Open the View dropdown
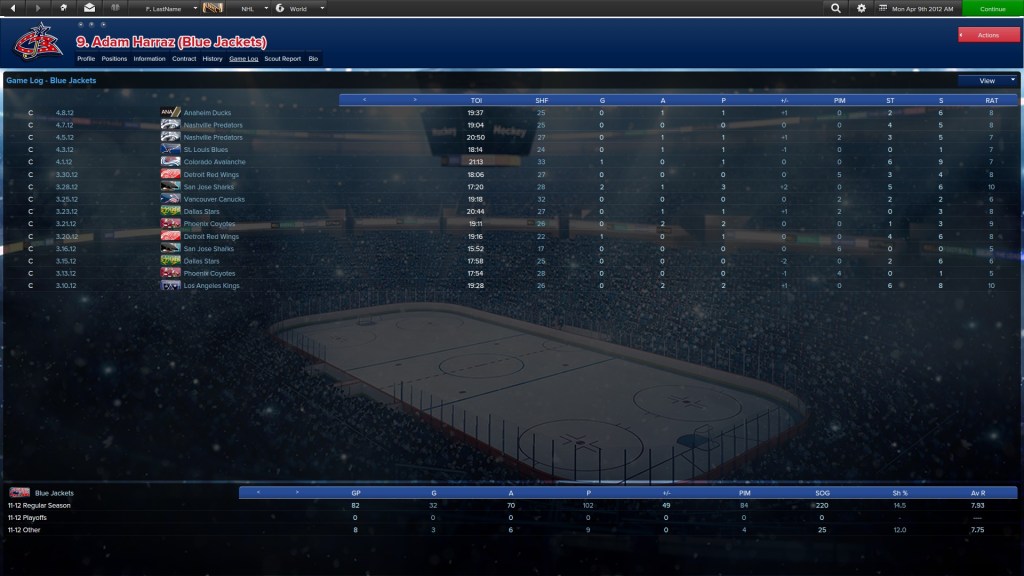This screenshot has height=576, width=1024. pyautogui.click(x=987, y=80)
